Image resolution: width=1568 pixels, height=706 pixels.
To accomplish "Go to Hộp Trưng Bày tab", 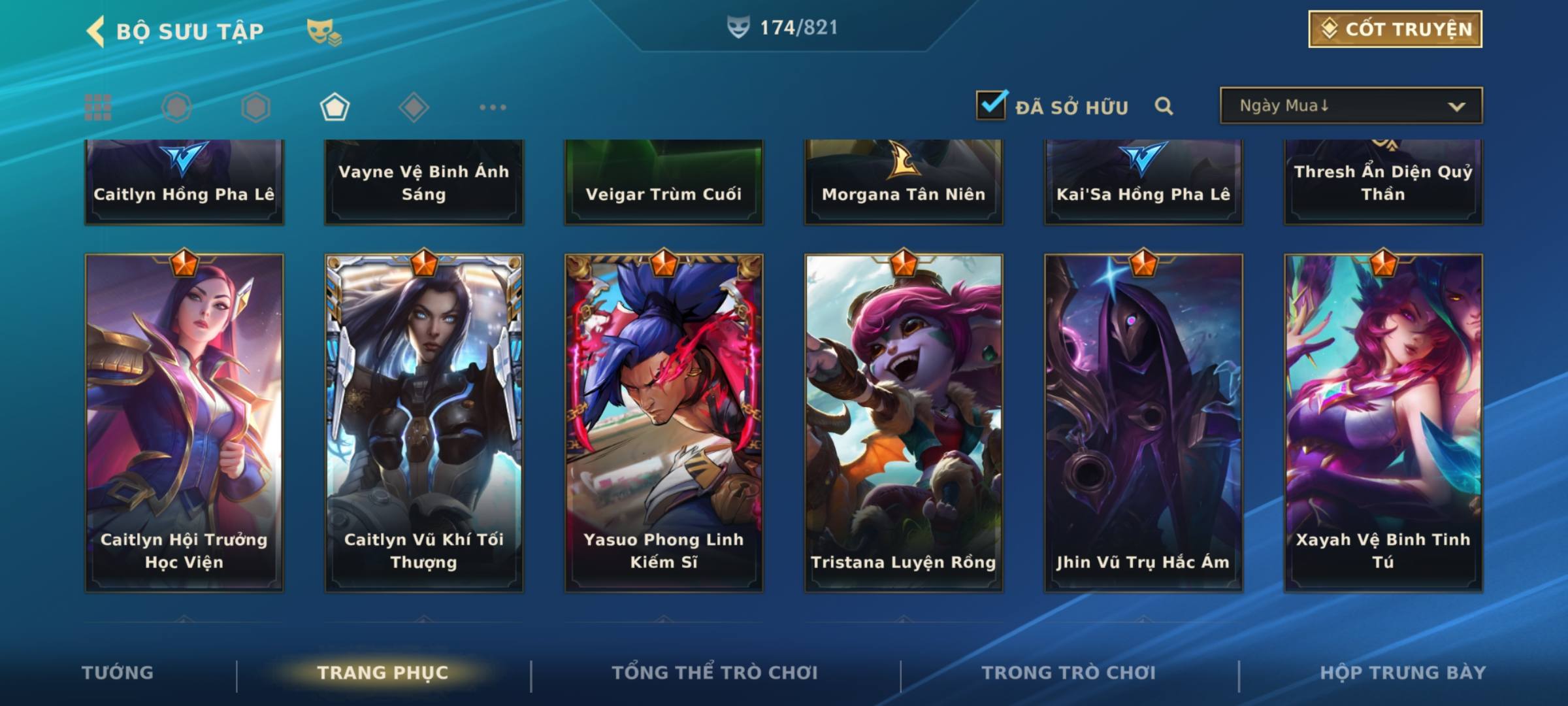I will (1403, 673).
